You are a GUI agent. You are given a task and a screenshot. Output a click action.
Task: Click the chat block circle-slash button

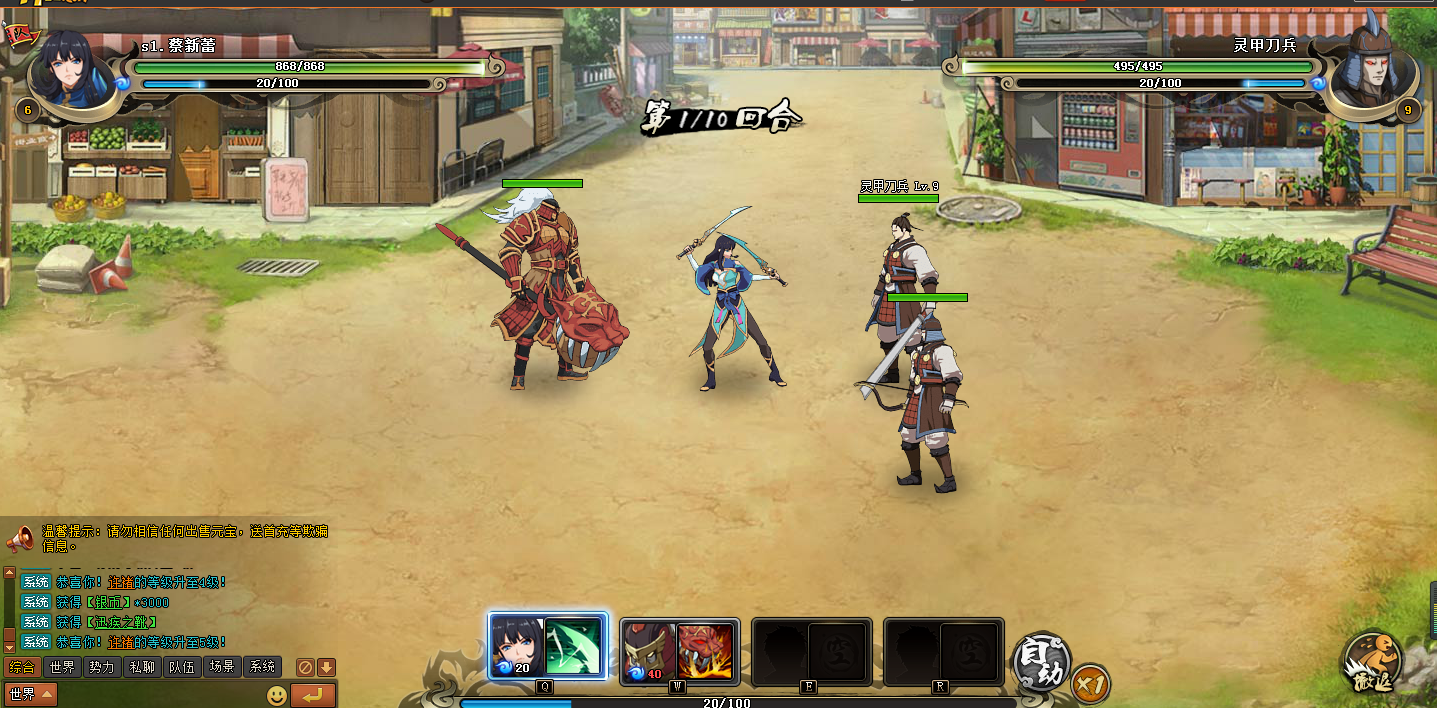click(306, 667)
